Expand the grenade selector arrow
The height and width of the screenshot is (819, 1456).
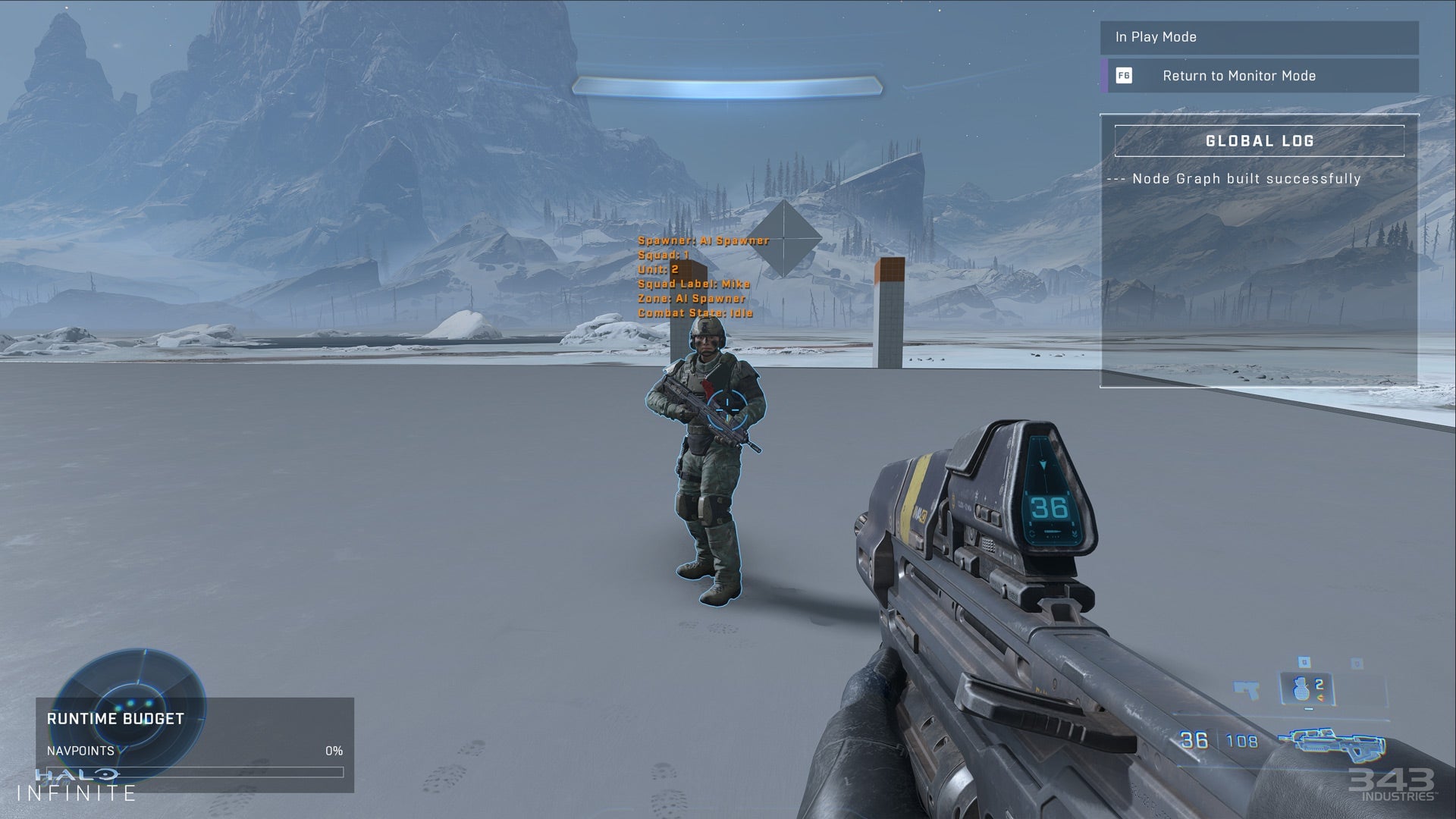tap(1320, 697)
